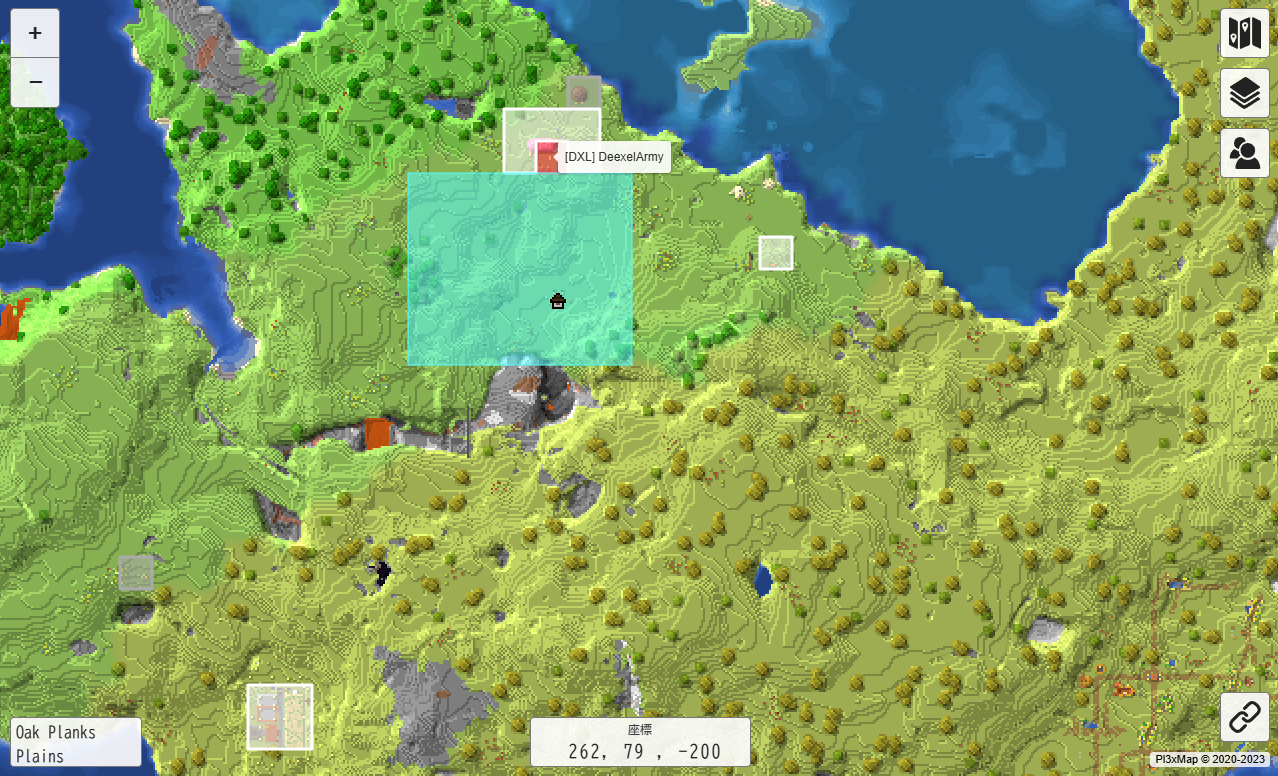This screenshot has height=776, width=1278.
Task: Click the black house marker icon
Action: point(558,300)
